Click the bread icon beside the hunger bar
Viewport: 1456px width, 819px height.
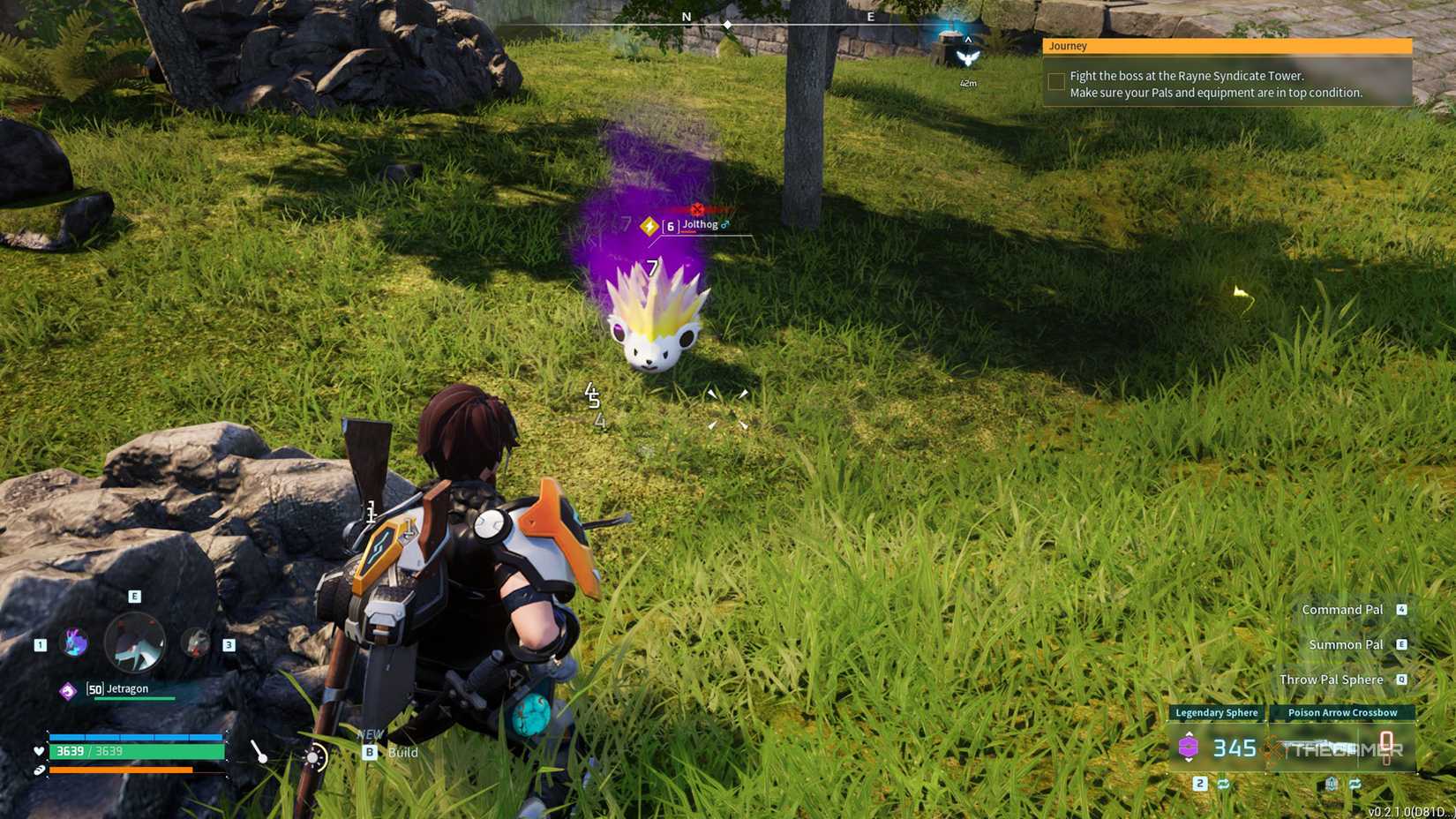[x=39, y=770]
